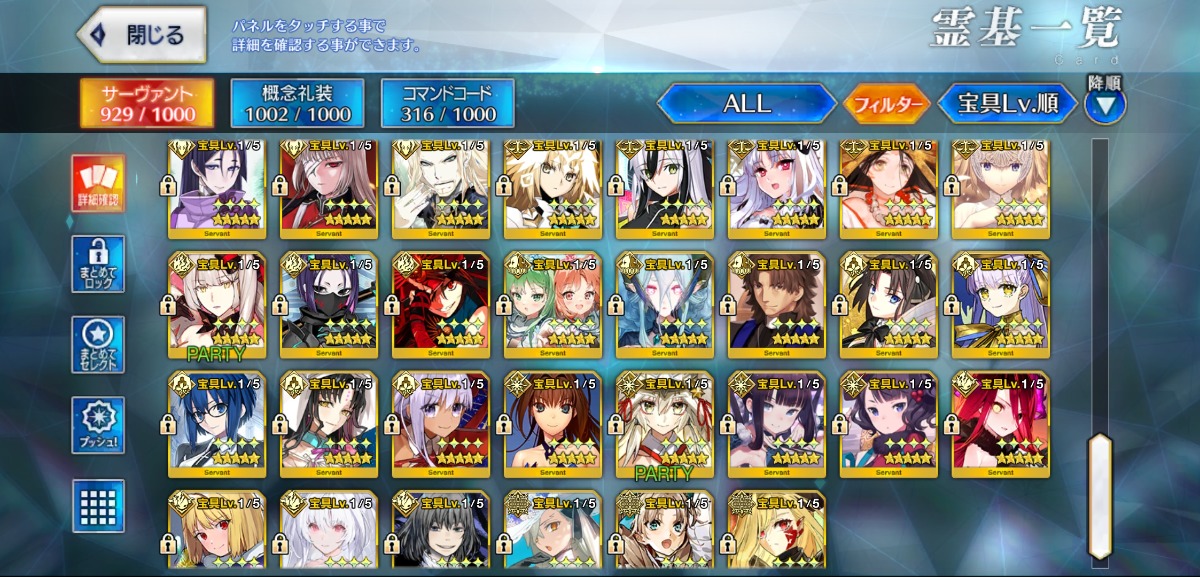Screen dimensions: 1200x577
Task: Toggle the 降順 descending arrow button
Action: point(1105,103)
